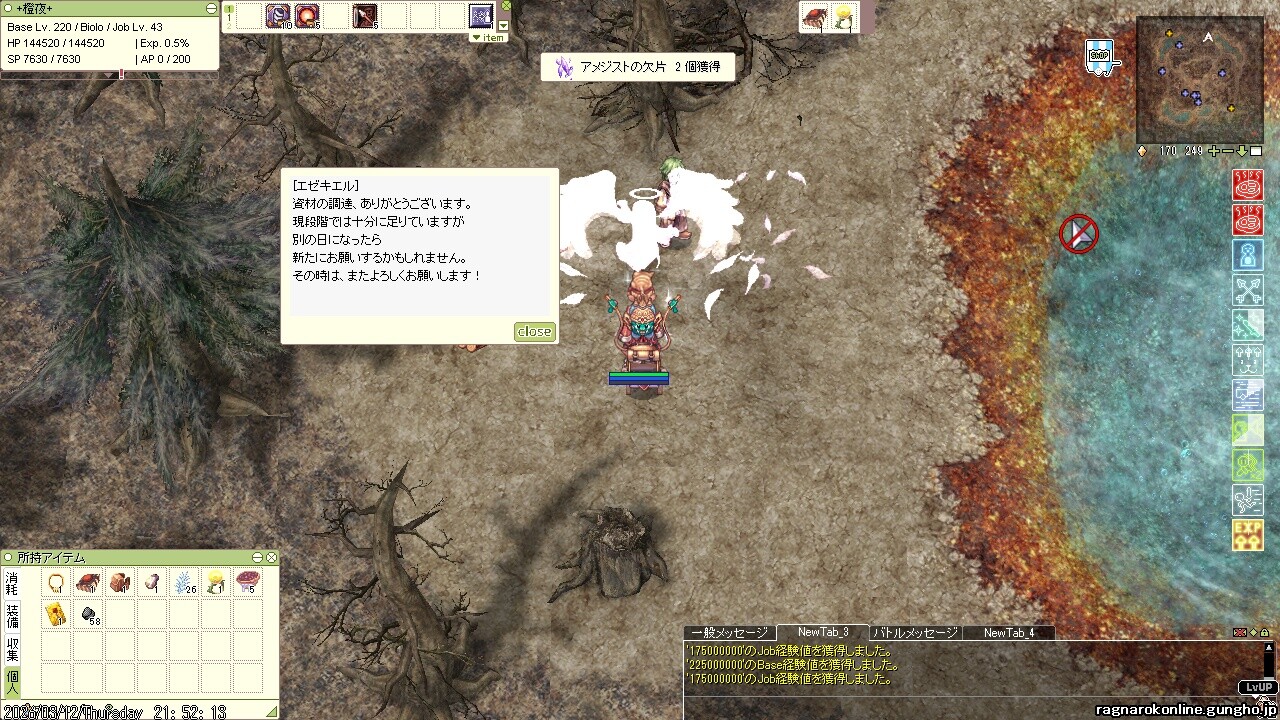Select the blue coral branch item stack of 26
Image resolution: width=1280 pixels, height=720 pixels.
click(x=184, y=583)
